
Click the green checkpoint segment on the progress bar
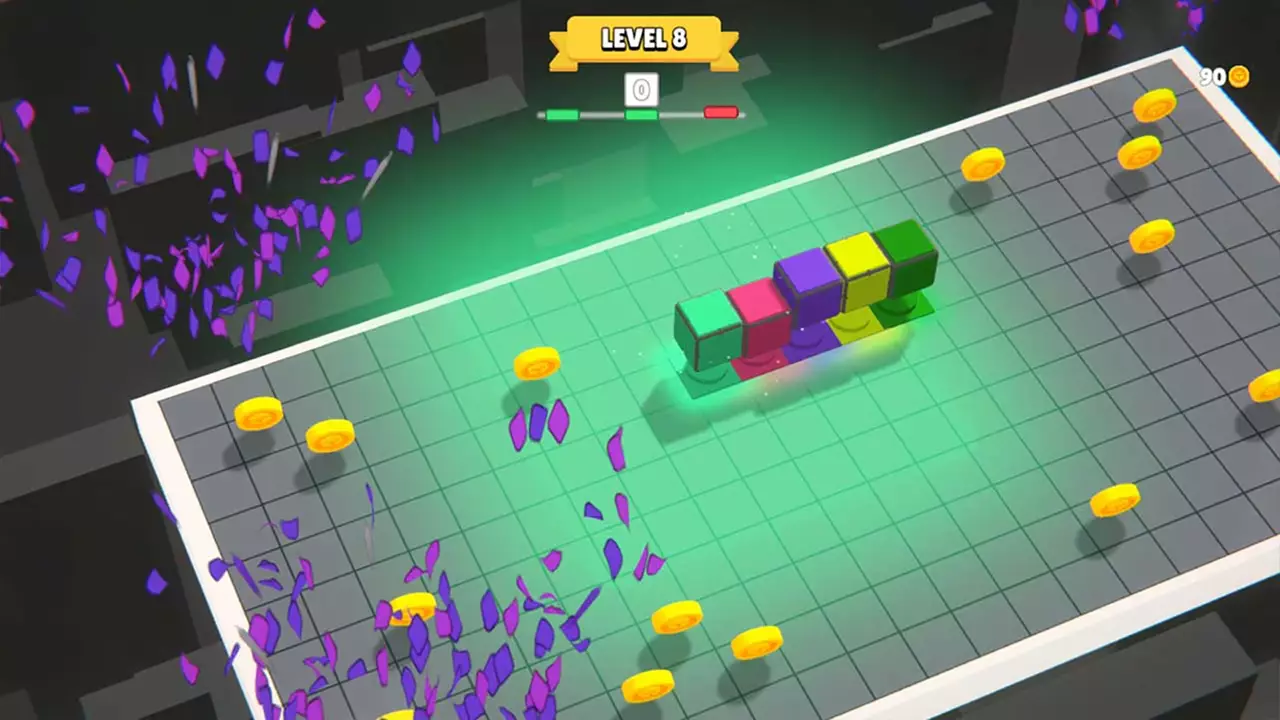640,114
